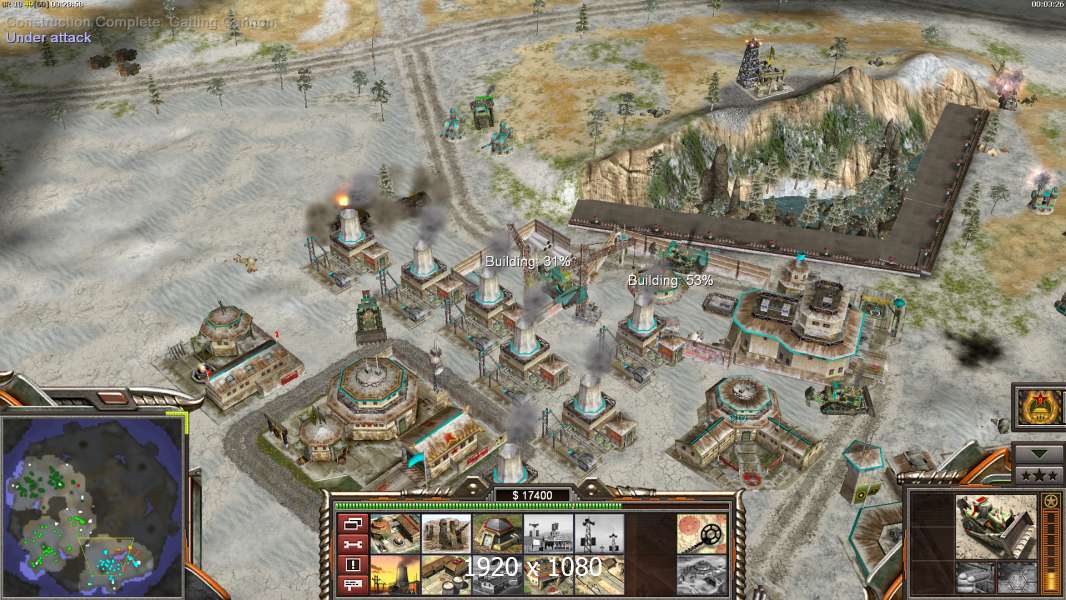Screen dimensions: 1066x600
Task: Click the downward triangle collapse button
Action: pos(1039,452)
